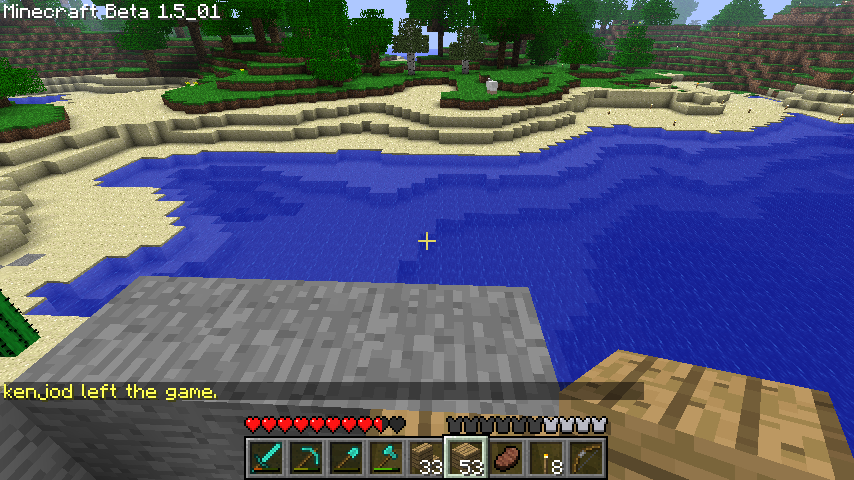854x480 pixels.
Task: Select the bow hotbar slot
Action: 586,458
